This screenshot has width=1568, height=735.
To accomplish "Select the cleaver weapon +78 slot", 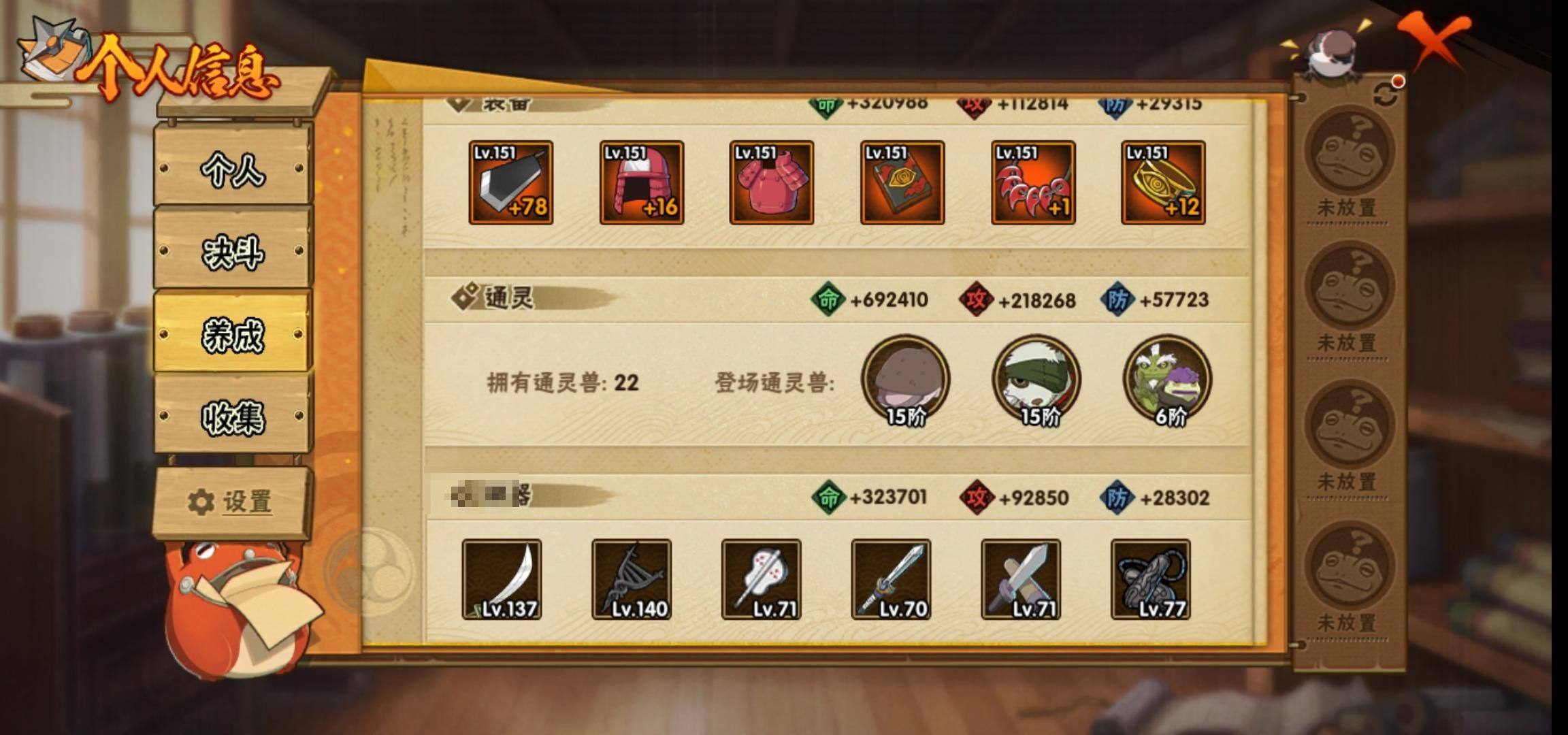I will point(510,182).
